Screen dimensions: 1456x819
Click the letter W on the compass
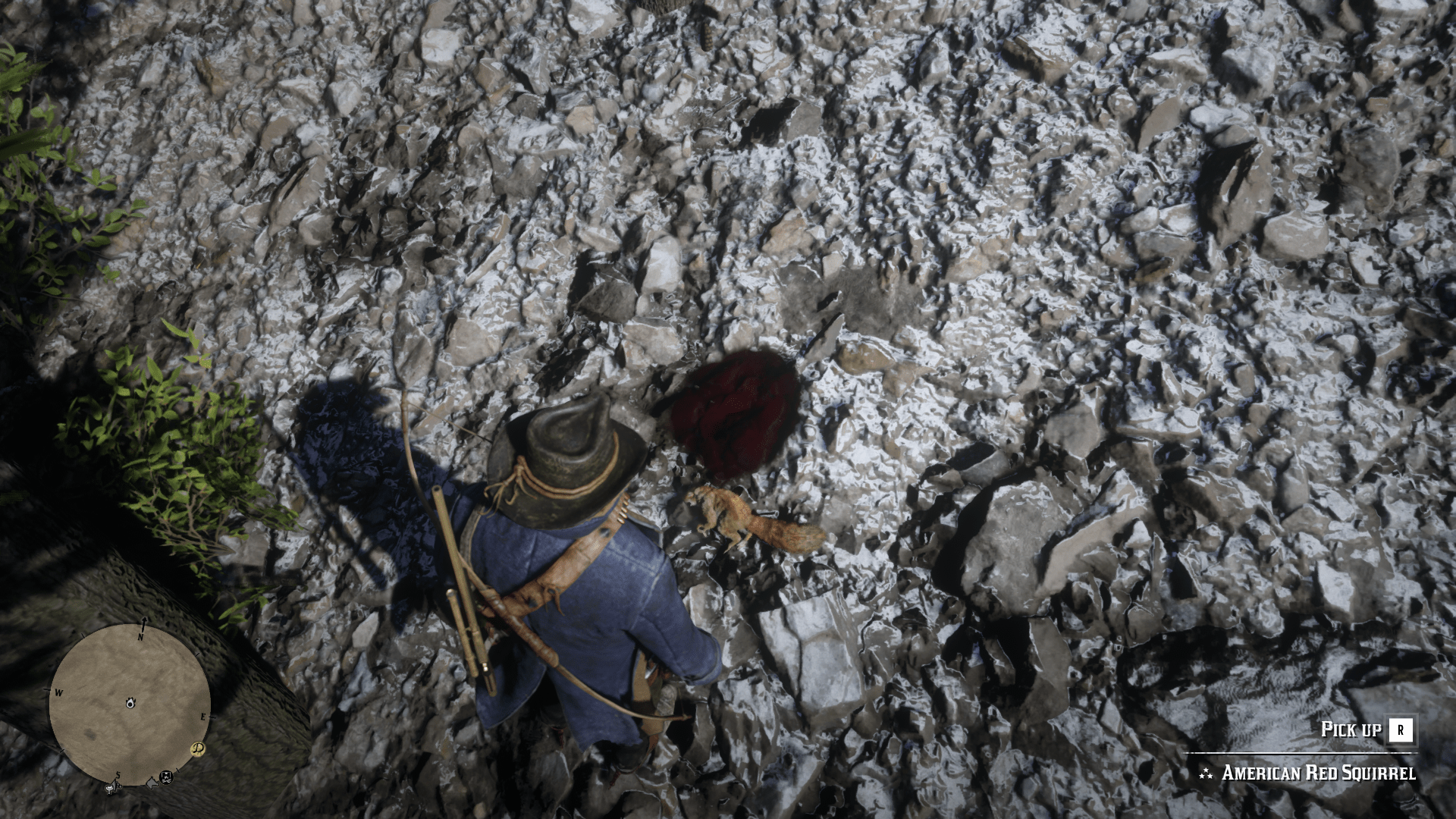tap(58, 692)
